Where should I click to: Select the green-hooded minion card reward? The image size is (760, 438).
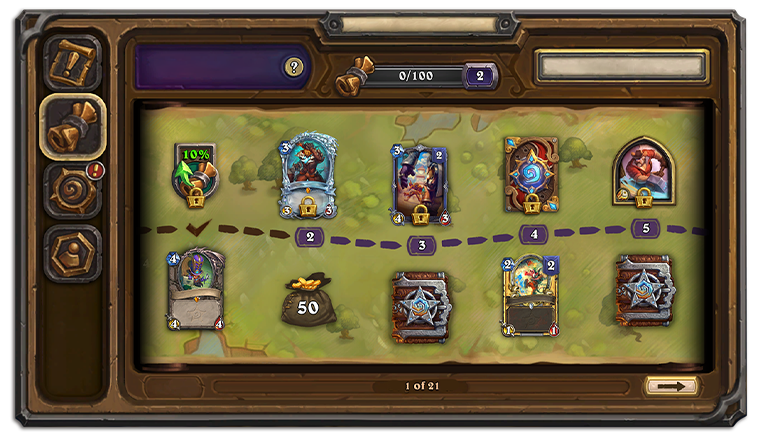pos(196,291)
